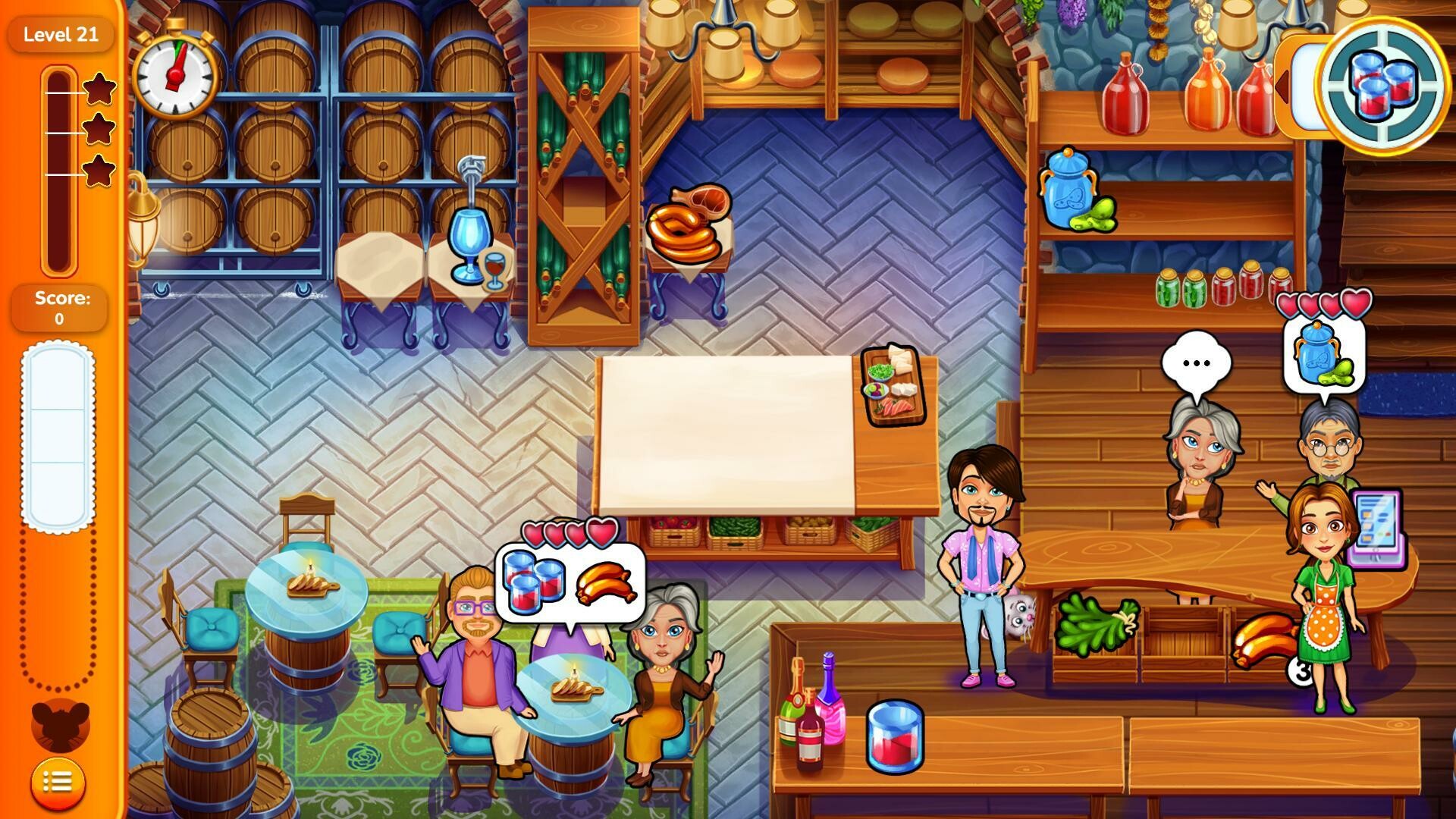Click the pickle jar order bubble
The image size is (1456, 819).
coord(1323,356)
